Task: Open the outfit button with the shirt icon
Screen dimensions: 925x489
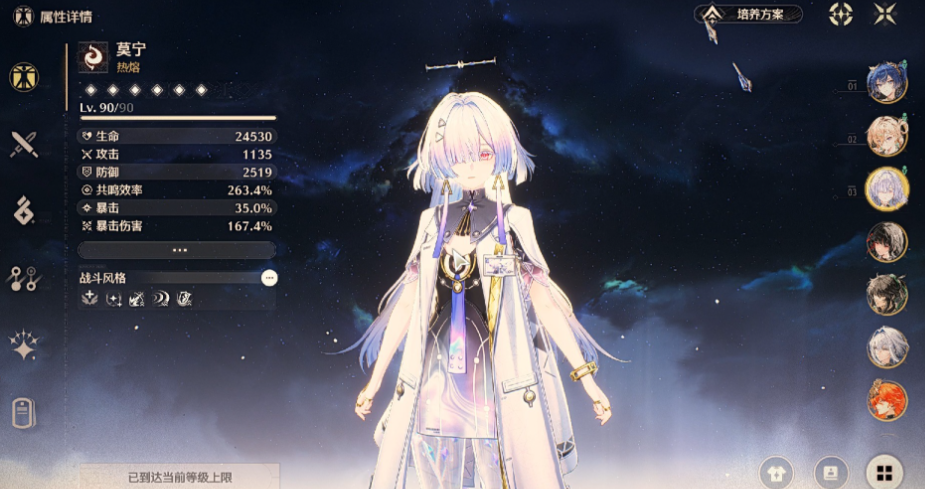Action: click(x=777, y=472)
